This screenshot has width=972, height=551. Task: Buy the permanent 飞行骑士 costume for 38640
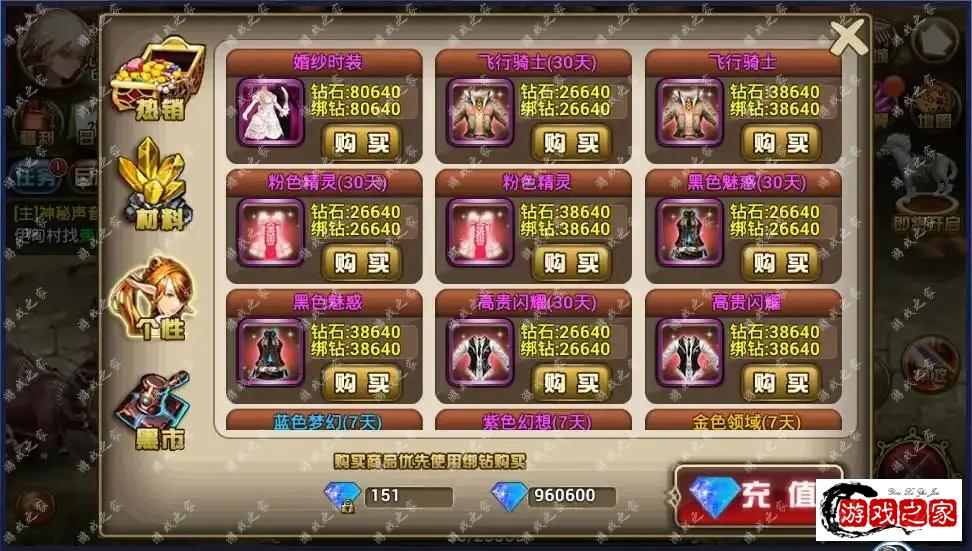coord(780,142)
